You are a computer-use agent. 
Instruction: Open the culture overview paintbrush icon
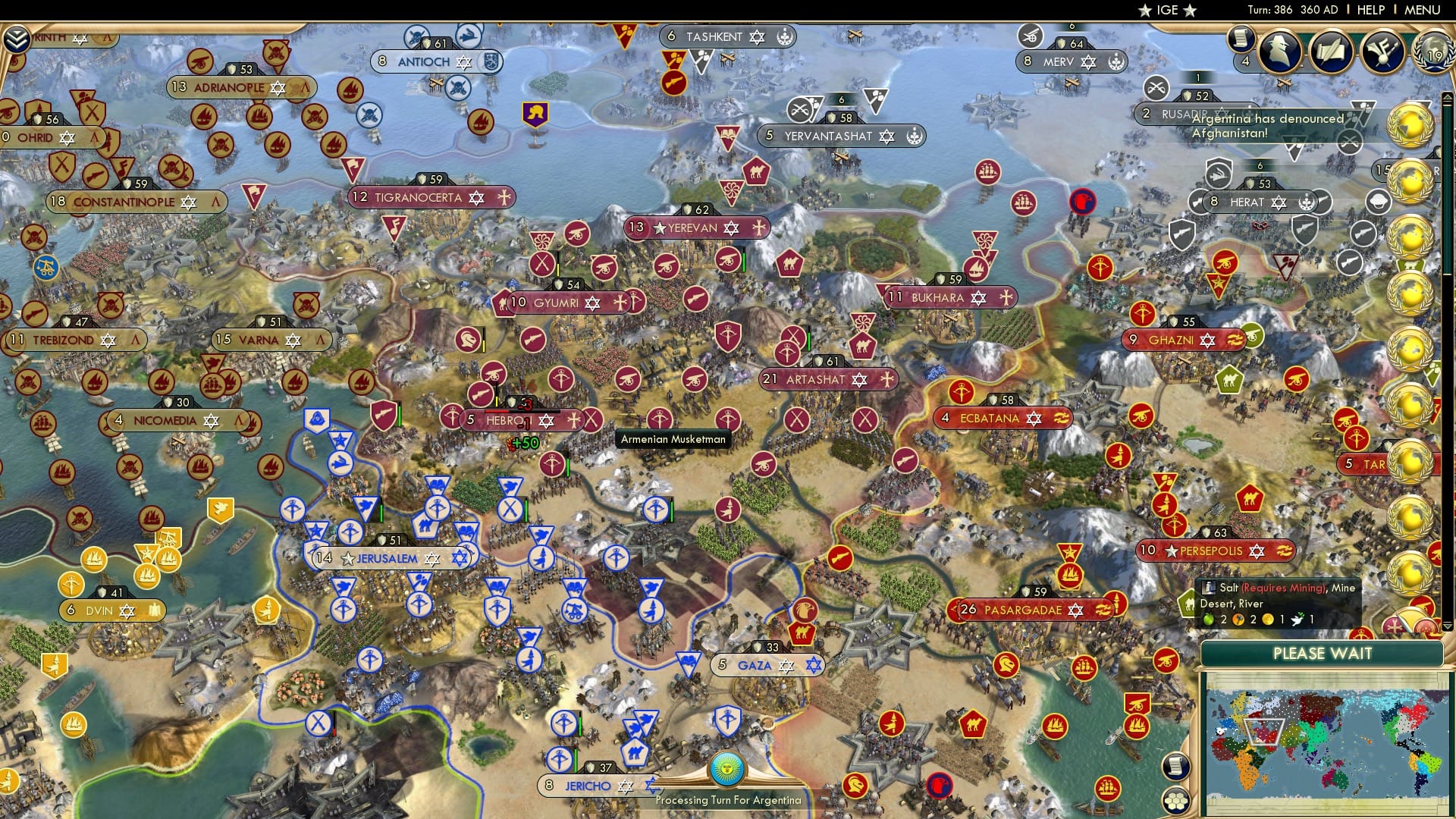[x=1385, y=51]
